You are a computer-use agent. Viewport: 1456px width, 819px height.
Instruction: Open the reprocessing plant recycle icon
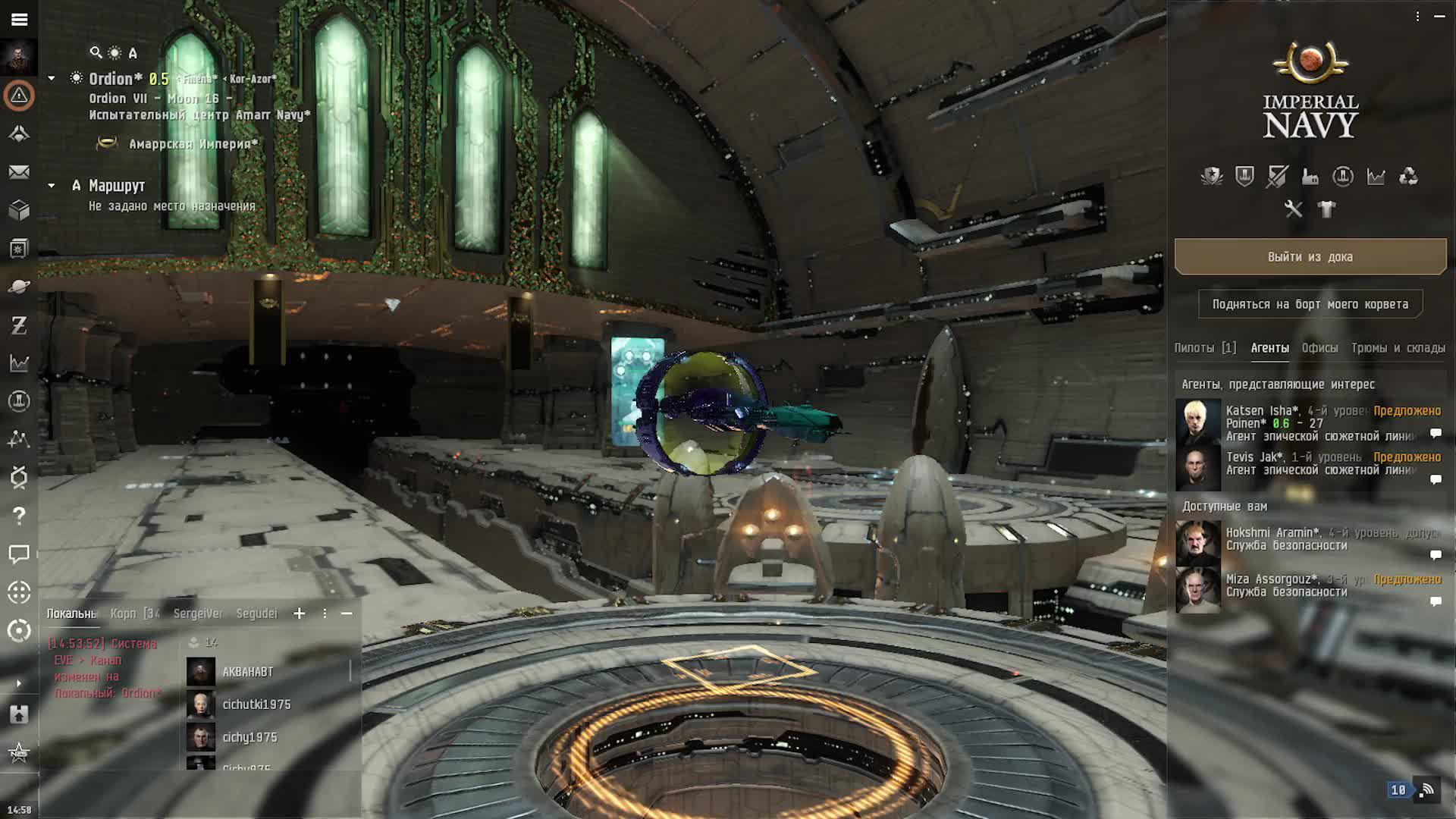(x=1408, y=177)
